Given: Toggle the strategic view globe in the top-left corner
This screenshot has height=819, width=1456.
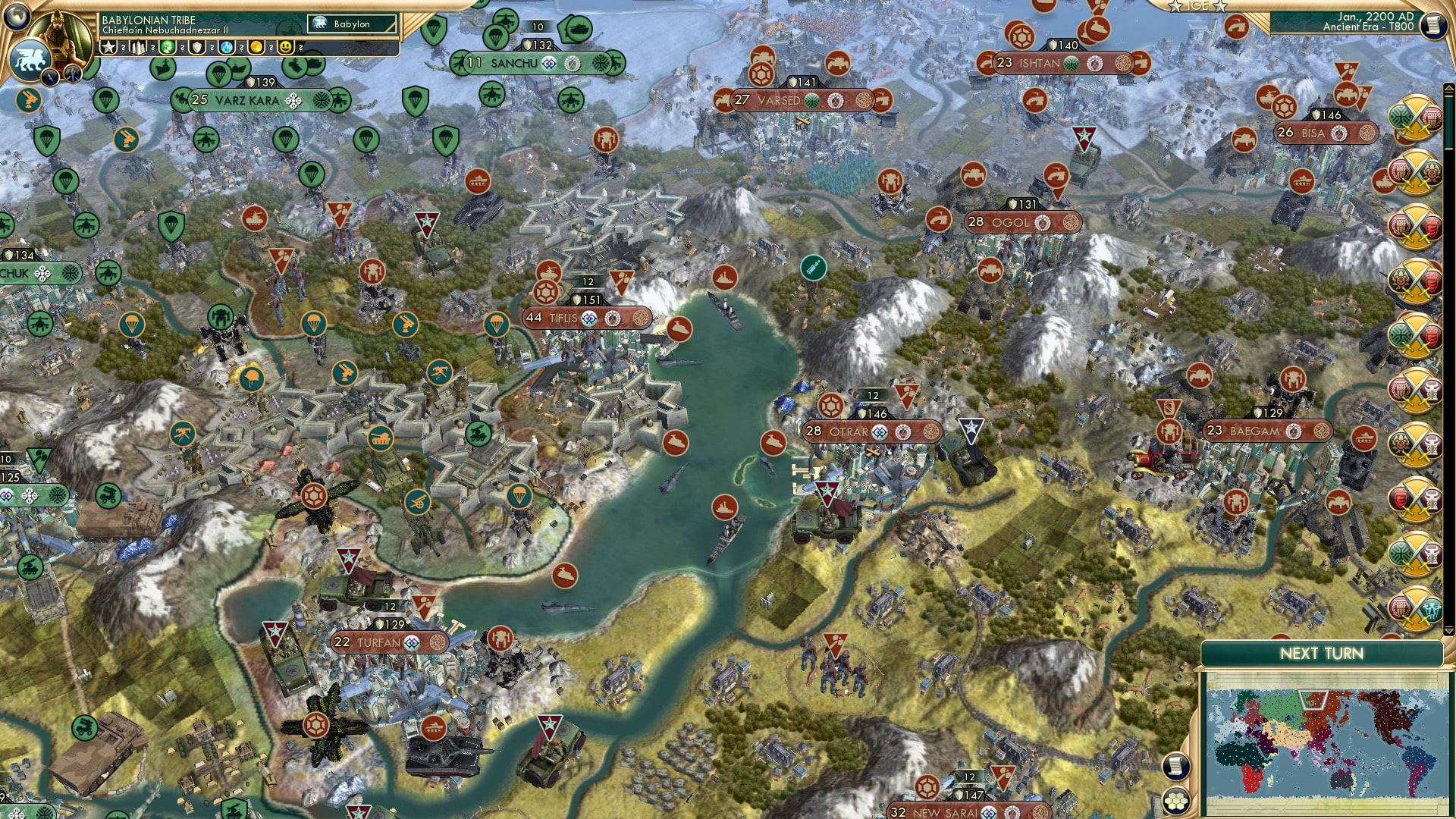Looking at the screenshot, I should pyautogui.click(x=16, y=18).
